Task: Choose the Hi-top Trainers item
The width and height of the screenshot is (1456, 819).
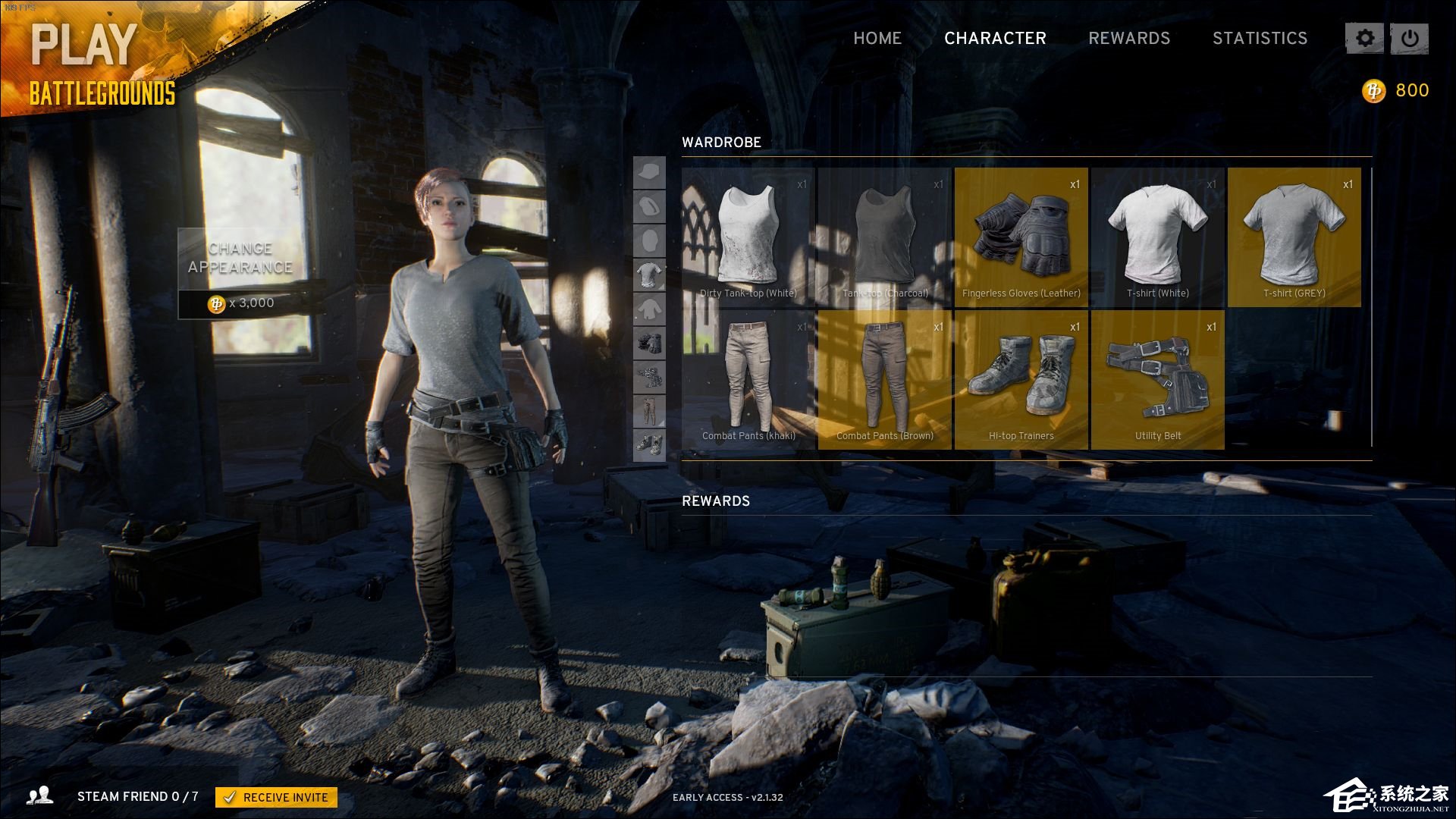Action: click(x=1021, y=380)
